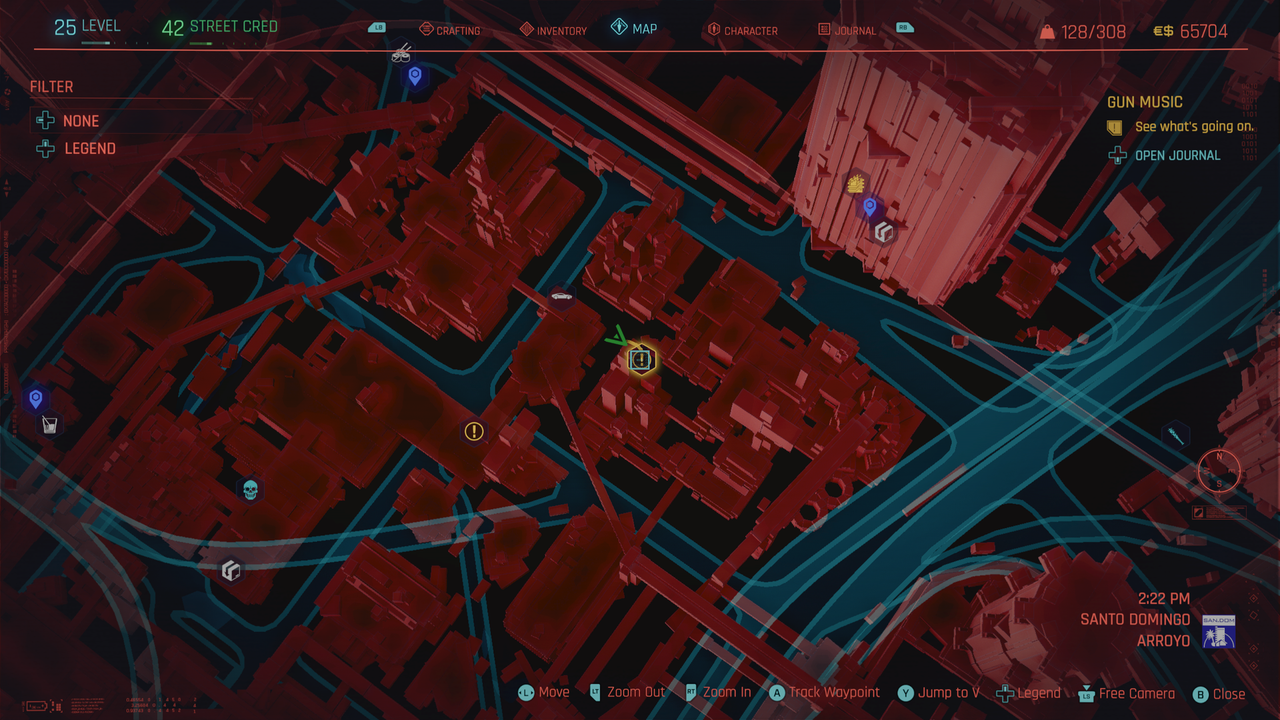1280x720 pixels.
Task: Click the fast travel pin above the drink marker
Action: click(36, 399)
